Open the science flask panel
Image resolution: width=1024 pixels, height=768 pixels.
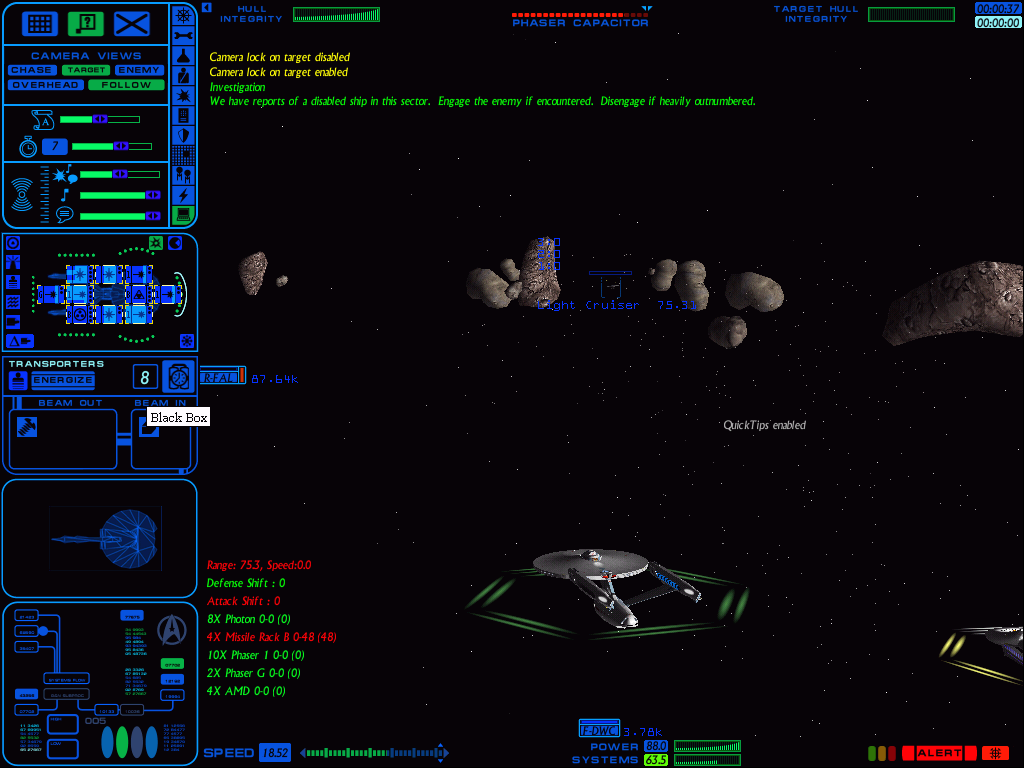[183, 55]
